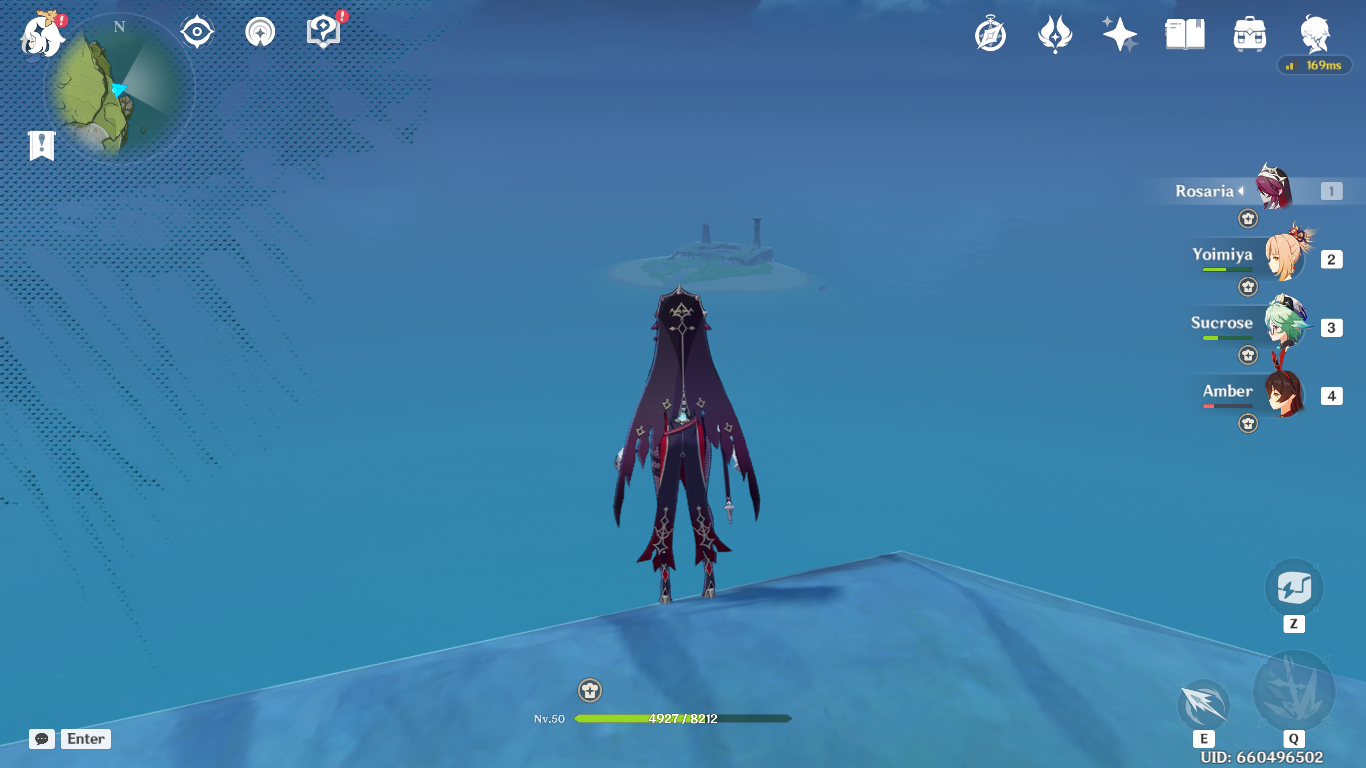Open the eye-shaped special vision icon

tap(196, 31)
